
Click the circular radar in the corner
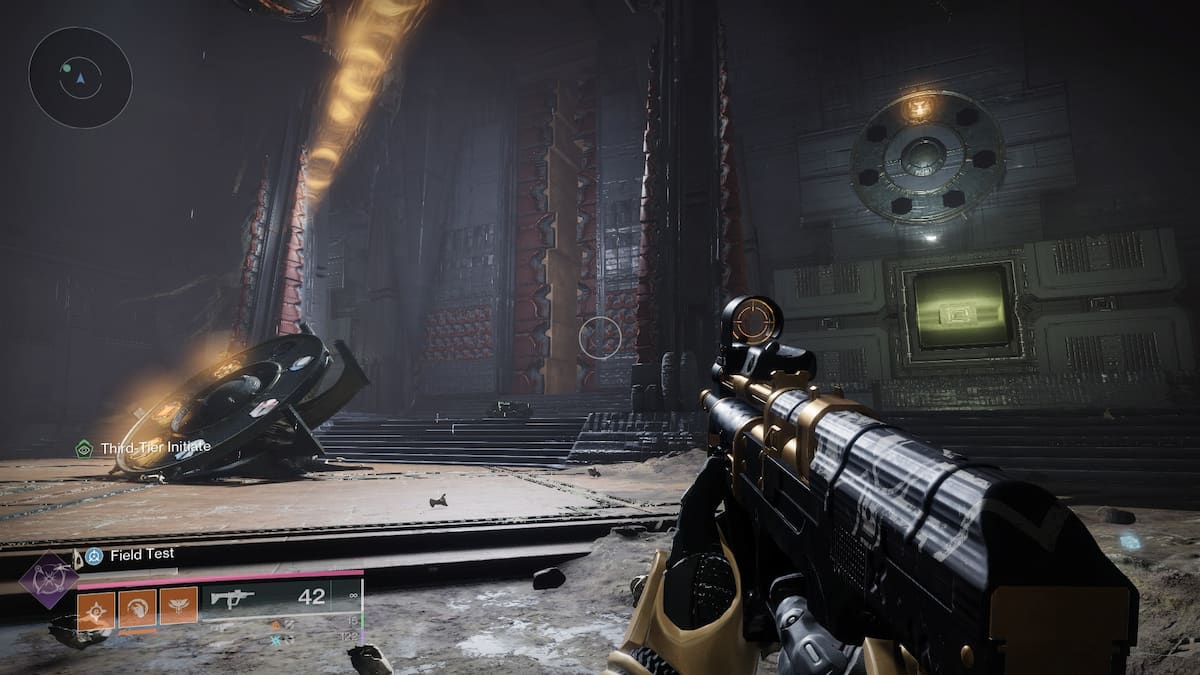click(80, 76)
